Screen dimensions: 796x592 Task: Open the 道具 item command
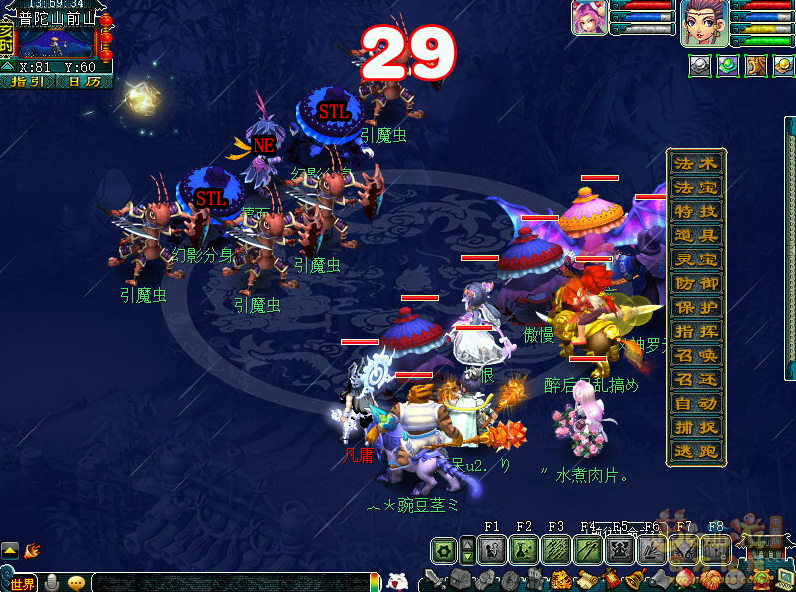(696, 235)
